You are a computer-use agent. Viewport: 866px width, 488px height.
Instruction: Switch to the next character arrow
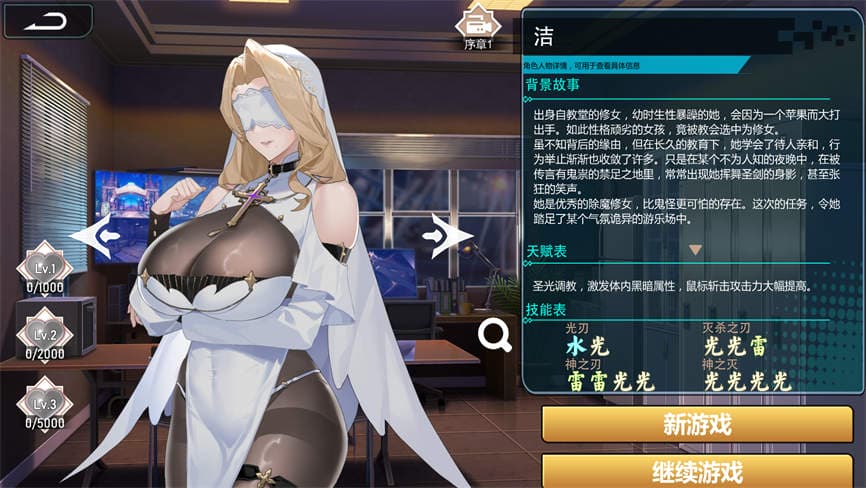[446, 236]
